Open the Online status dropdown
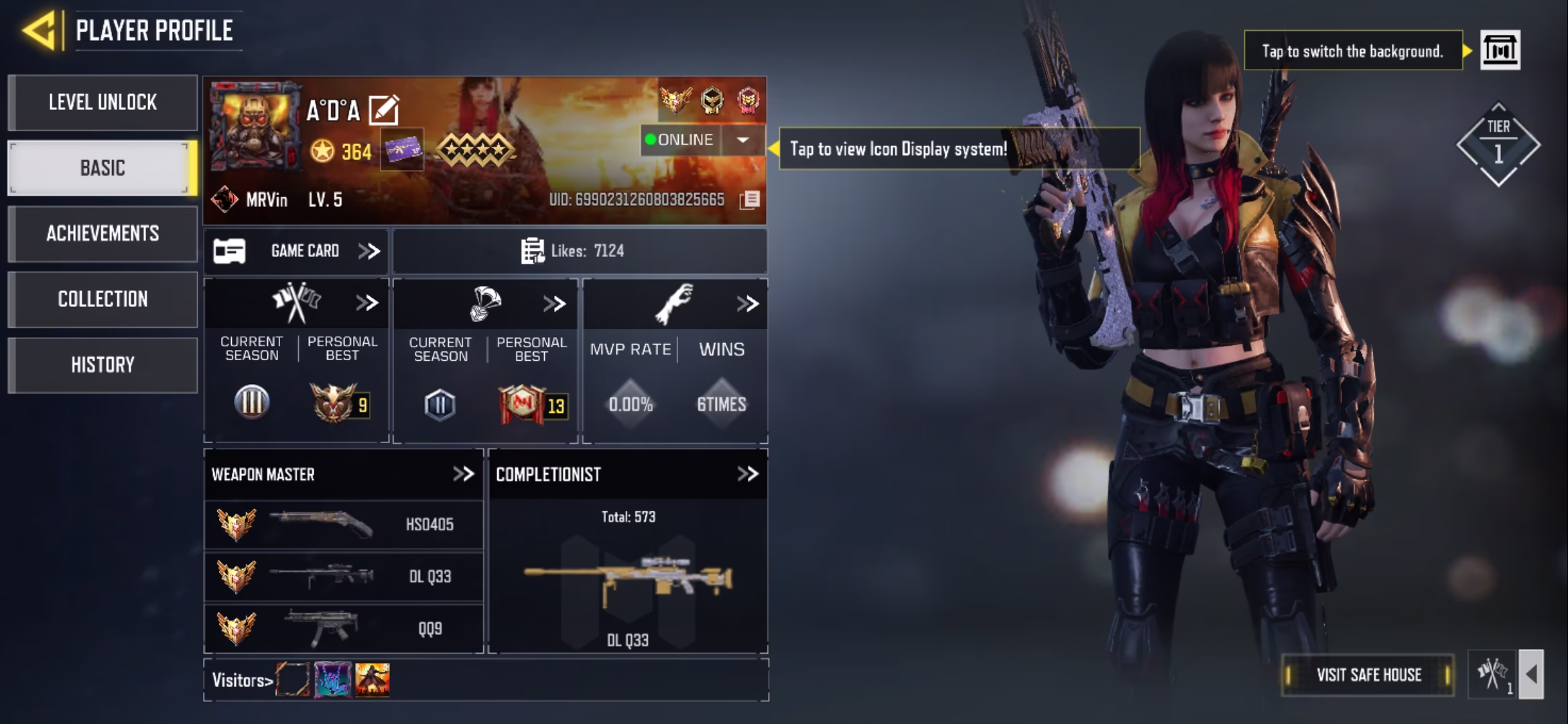Viewport: 1568px width, 724px height. pyautogui.click(x=742, y=140)
